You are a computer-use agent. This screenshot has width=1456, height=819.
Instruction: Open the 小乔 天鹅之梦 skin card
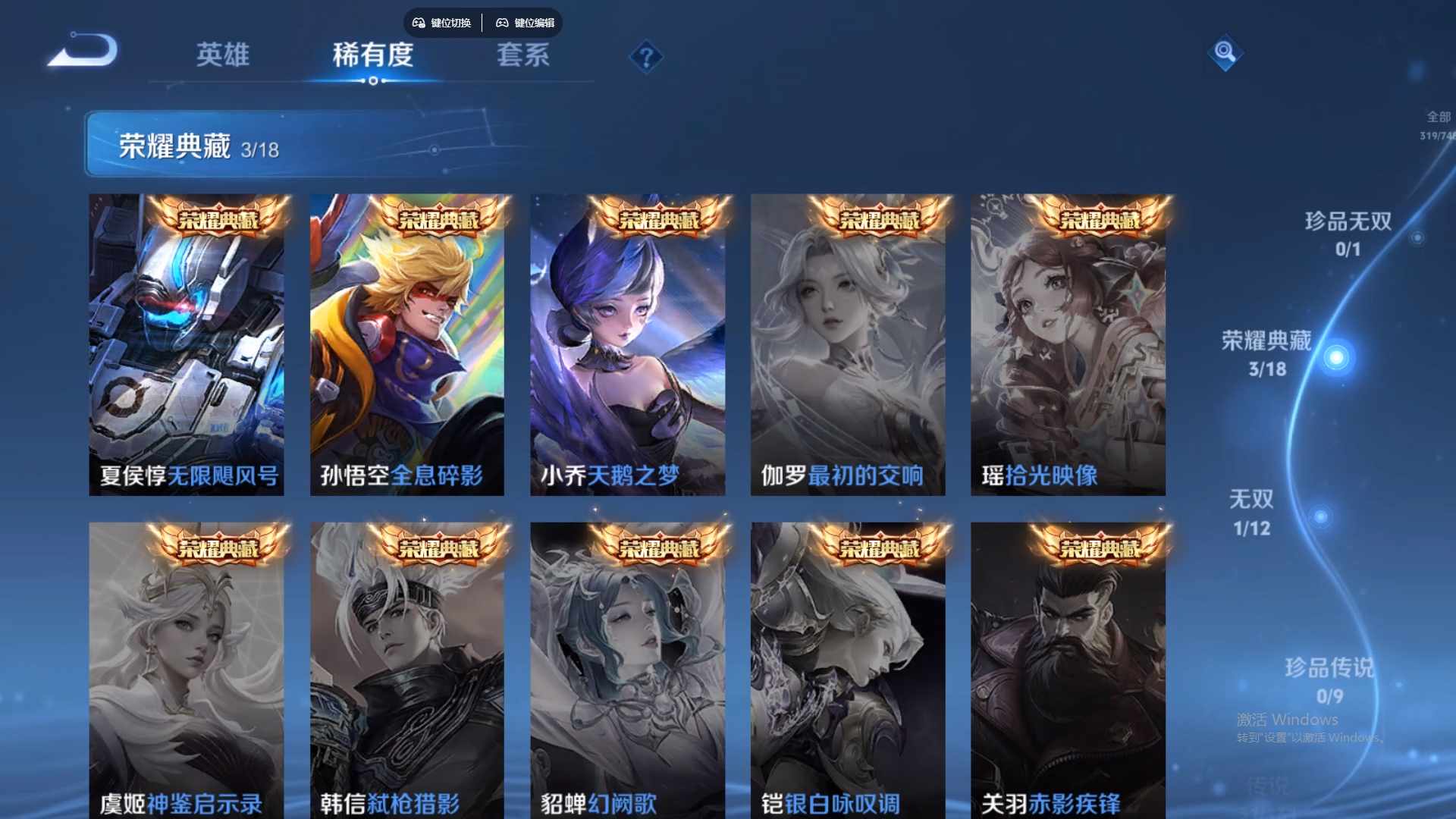(x=627, y=345)
